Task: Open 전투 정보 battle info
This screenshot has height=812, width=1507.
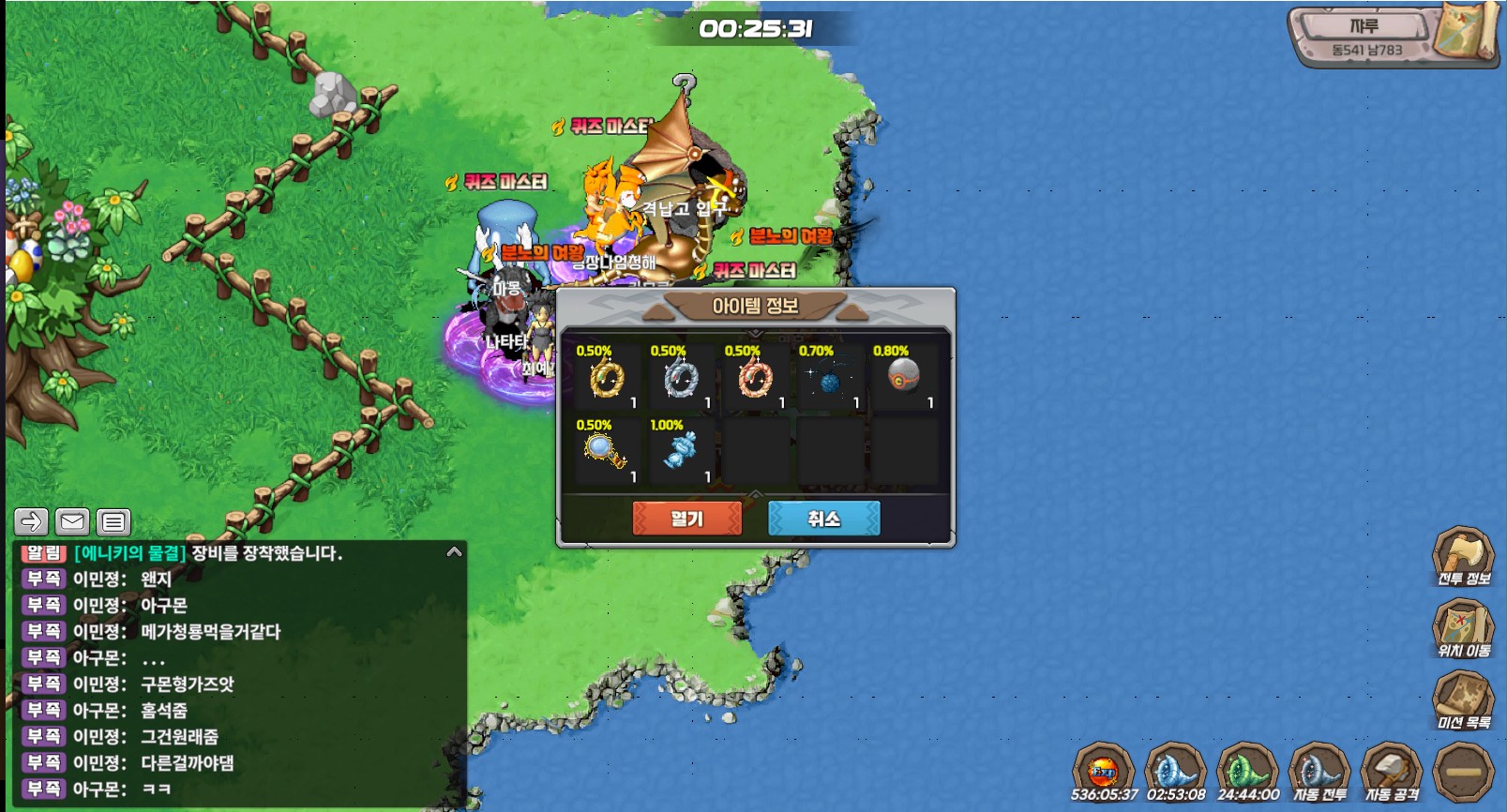Action: coord(1463,556)
